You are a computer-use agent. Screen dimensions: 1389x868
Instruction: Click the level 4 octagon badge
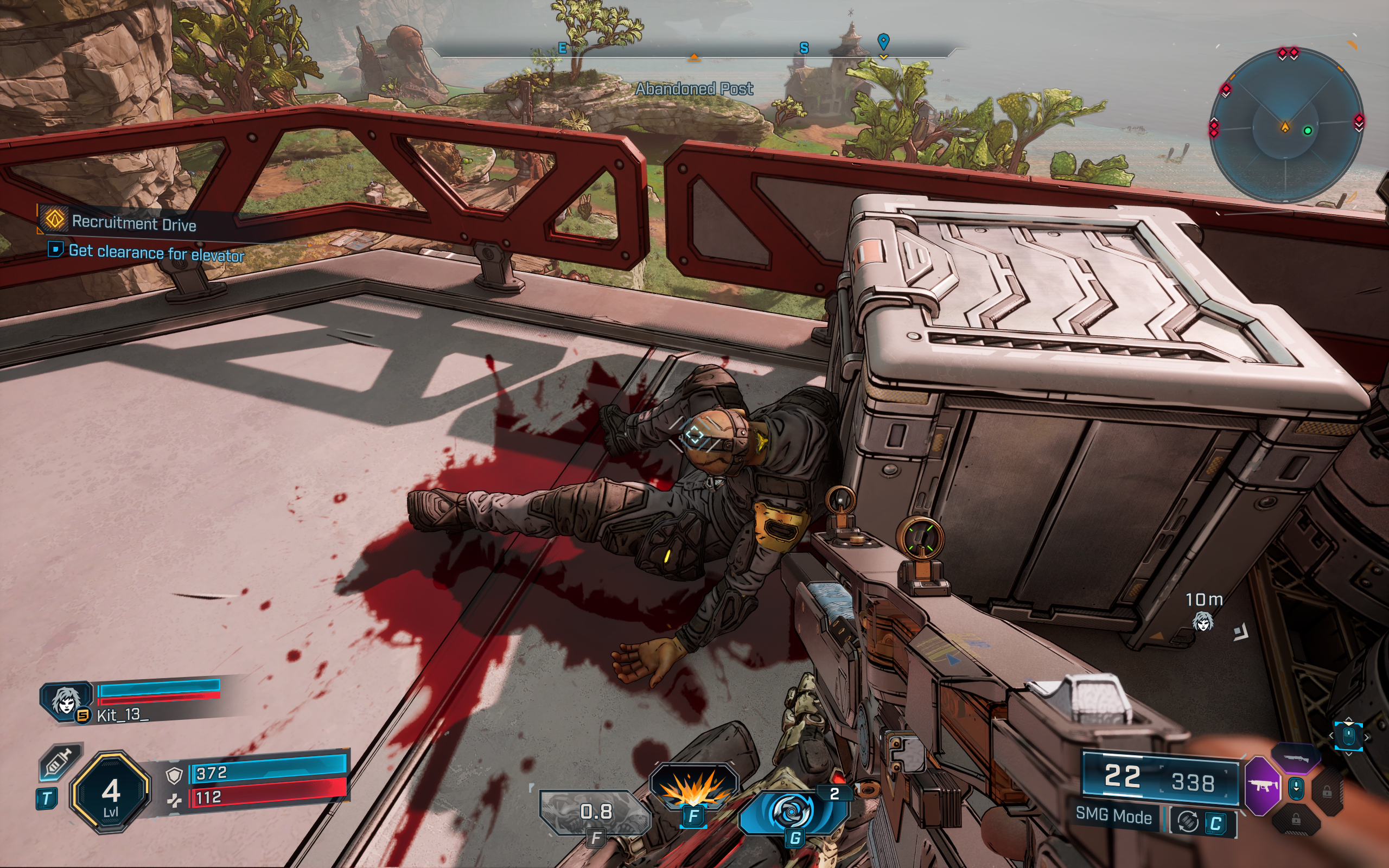coord(111,792)
